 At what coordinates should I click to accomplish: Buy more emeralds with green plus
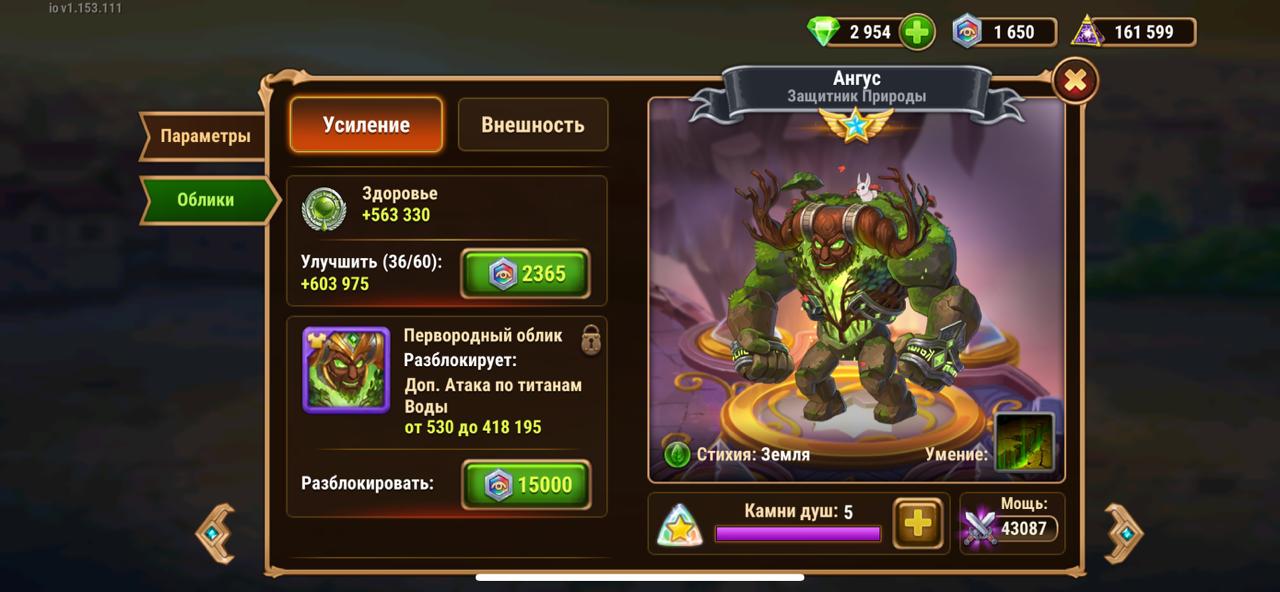917,32
